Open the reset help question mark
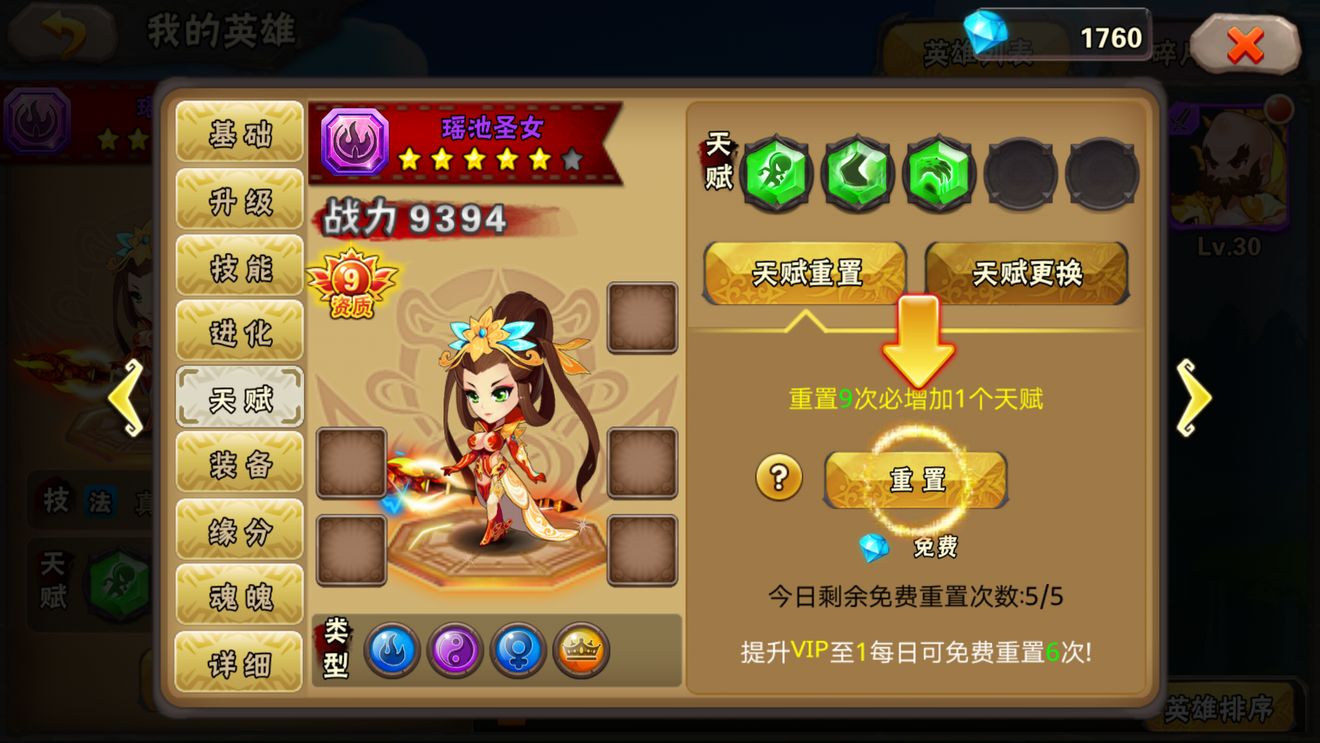1320x743 pixels. [780, 479]
